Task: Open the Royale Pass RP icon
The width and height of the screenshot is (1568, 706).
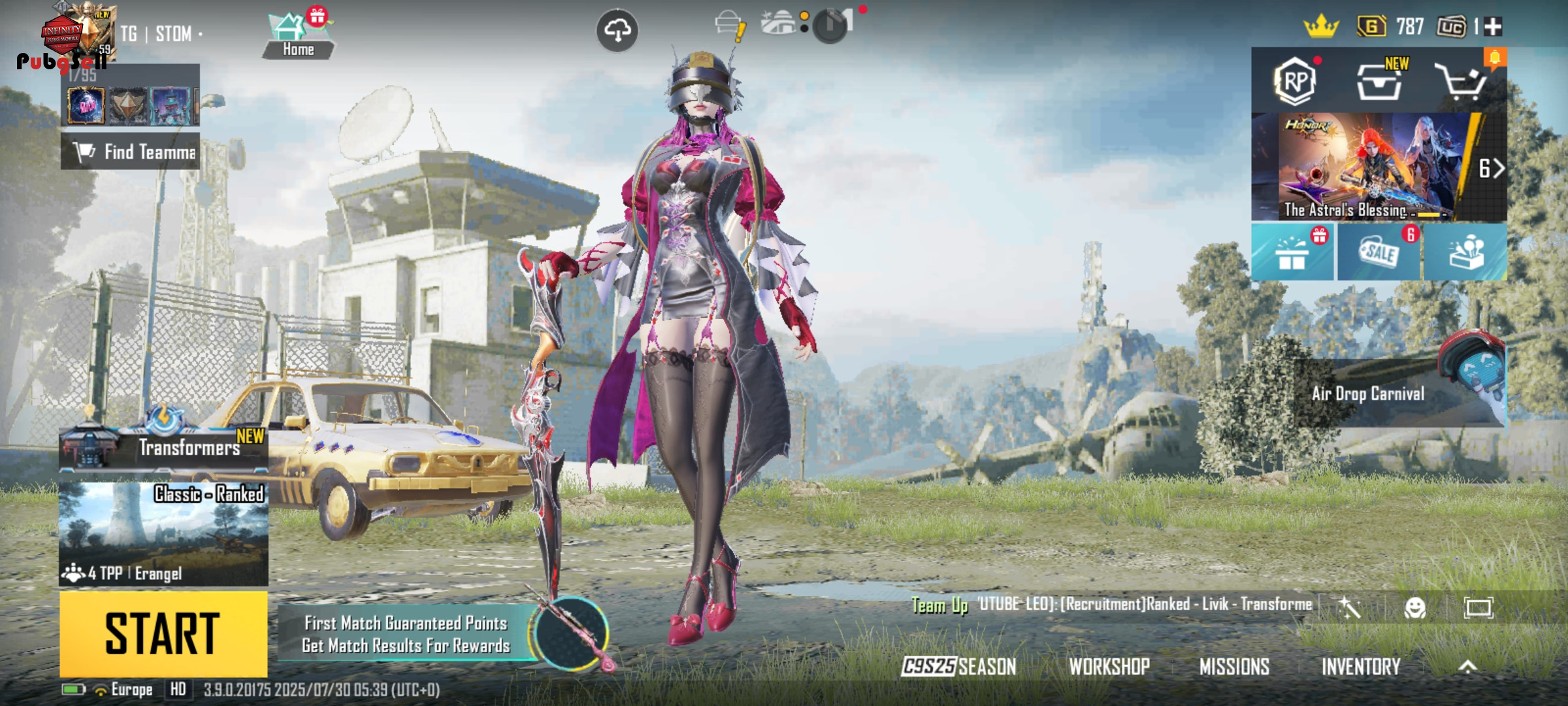Action: click(1295, 82)
